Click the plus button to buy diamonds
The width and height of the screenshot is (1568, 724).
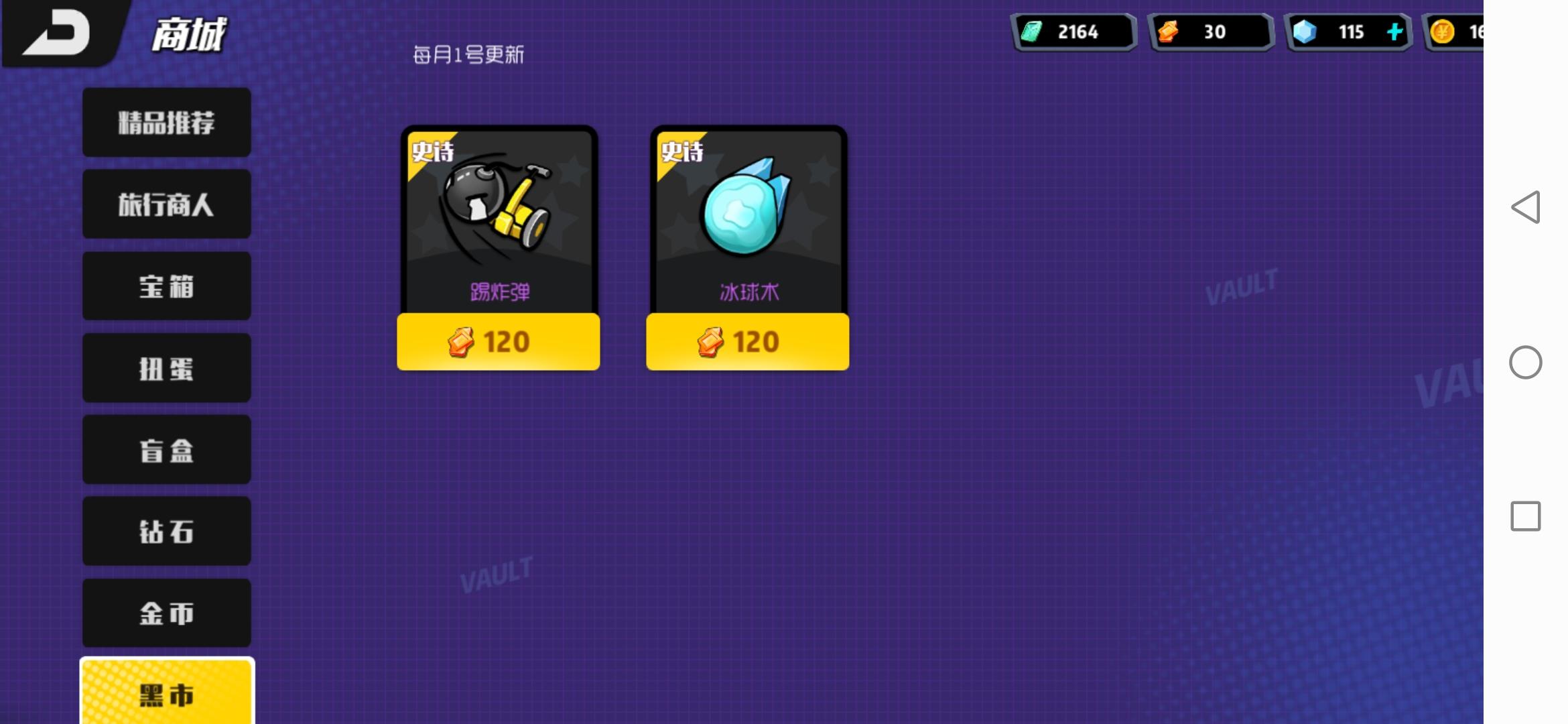click(1394, 31)
